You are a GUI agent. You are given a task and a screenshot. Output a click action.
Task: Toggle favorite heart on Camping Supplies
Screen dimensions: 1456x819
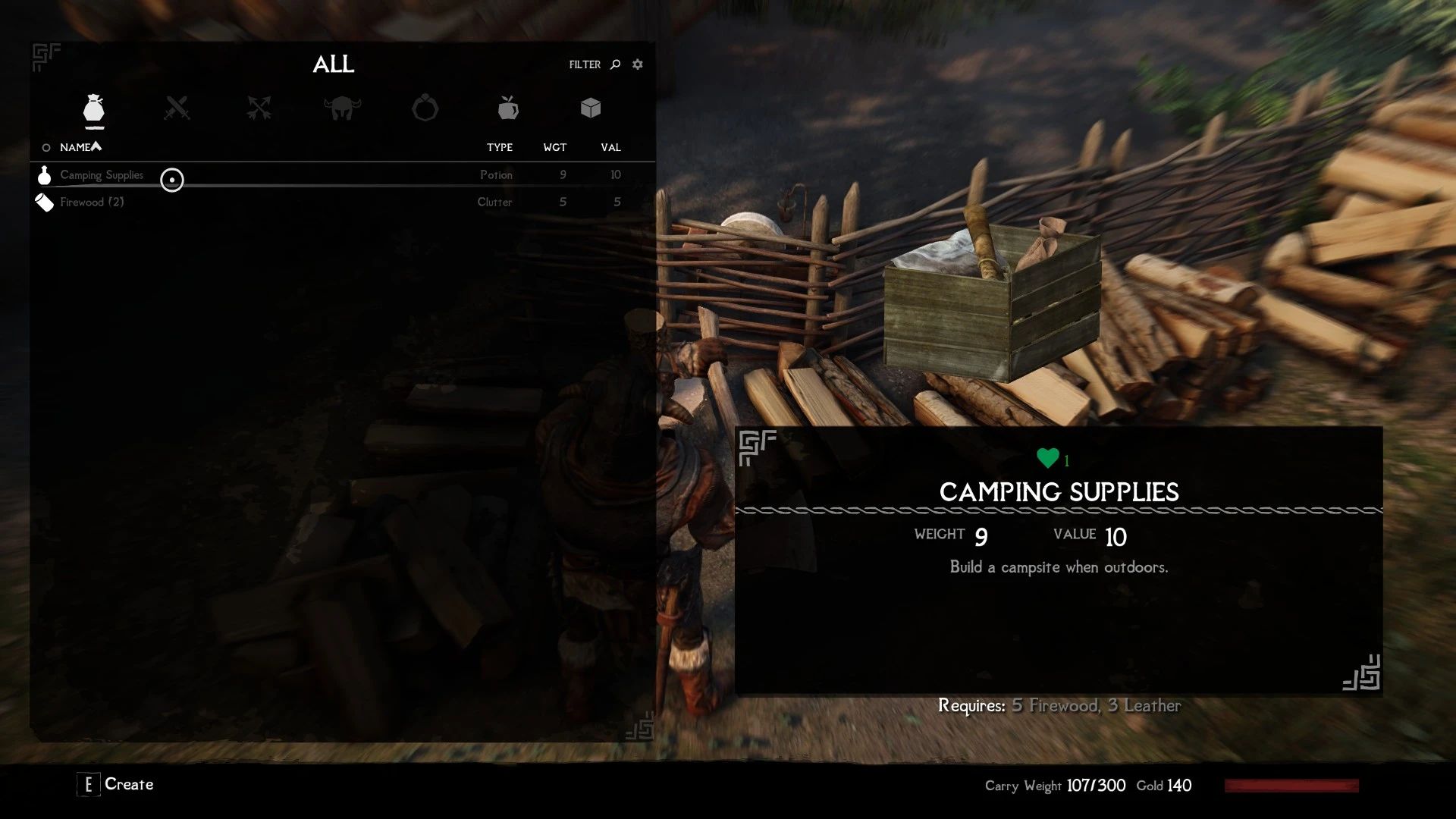pos(1046,457)
